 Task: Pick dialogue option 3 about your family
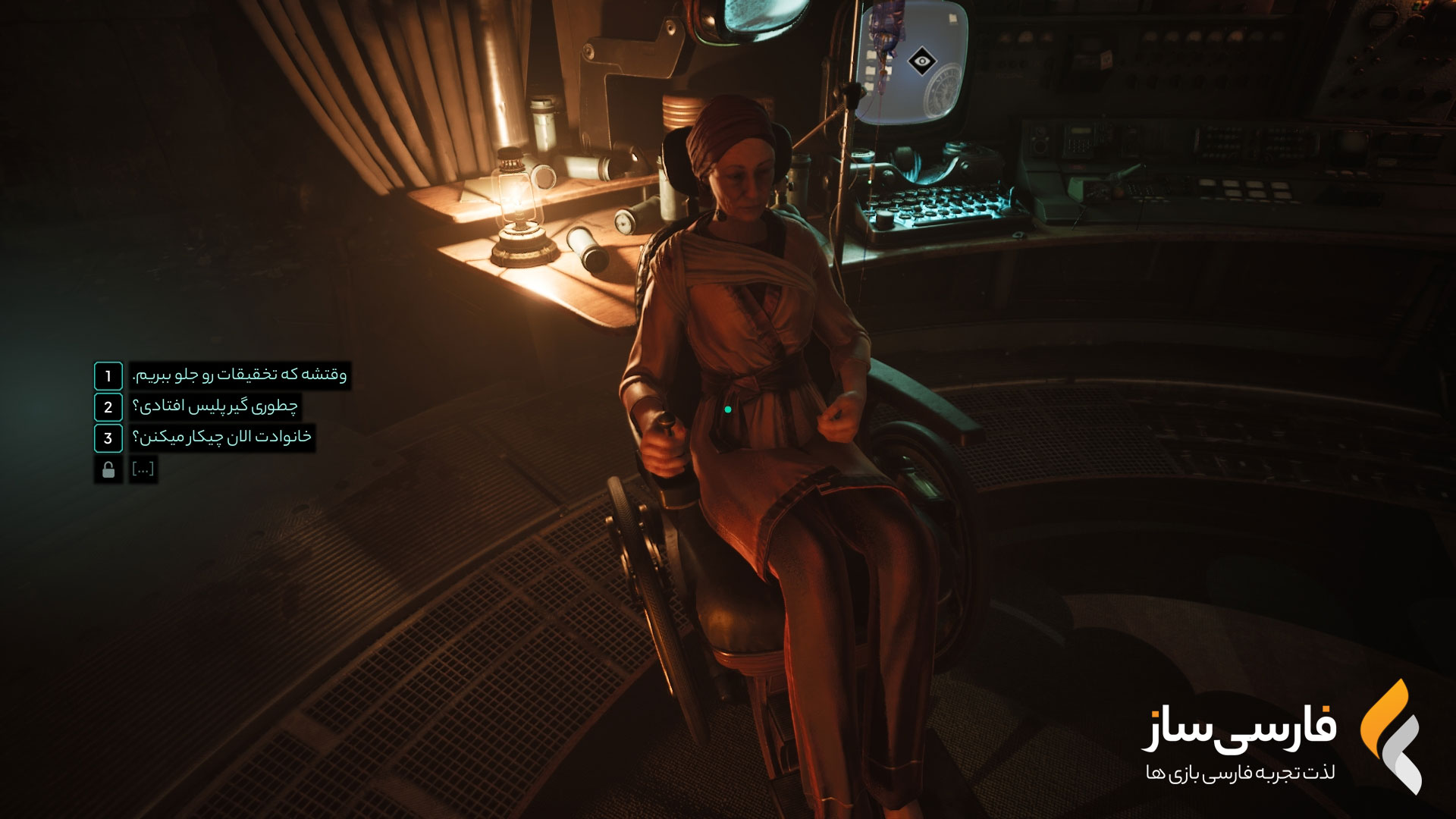(x=221, y=438)
